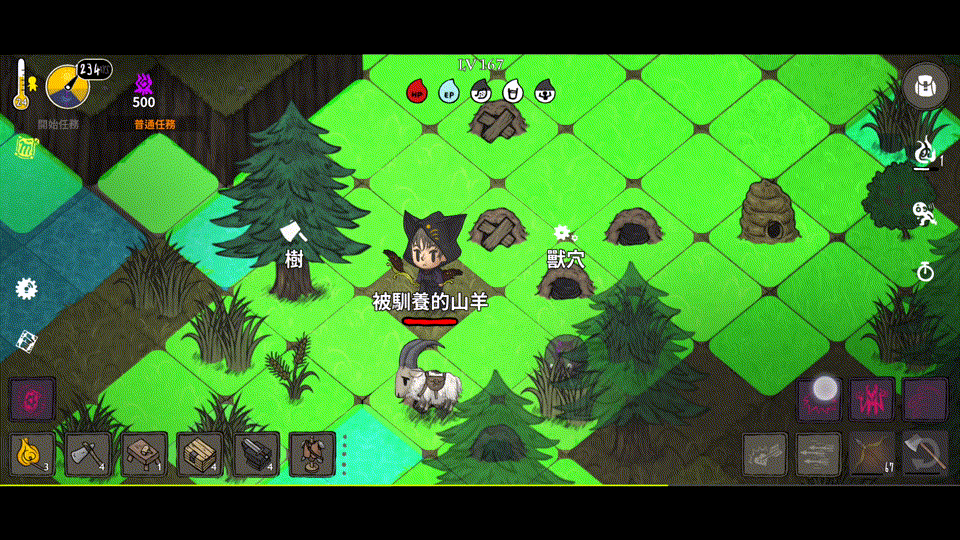Select the wooden crate hotbar slot

point(200,455)
